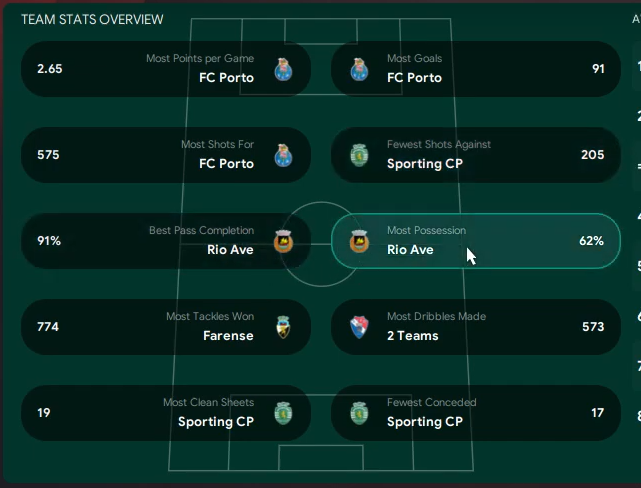Open the Most Tackles Won card
The height and width of the screenshot is (488, 641).
coord(165,327)
